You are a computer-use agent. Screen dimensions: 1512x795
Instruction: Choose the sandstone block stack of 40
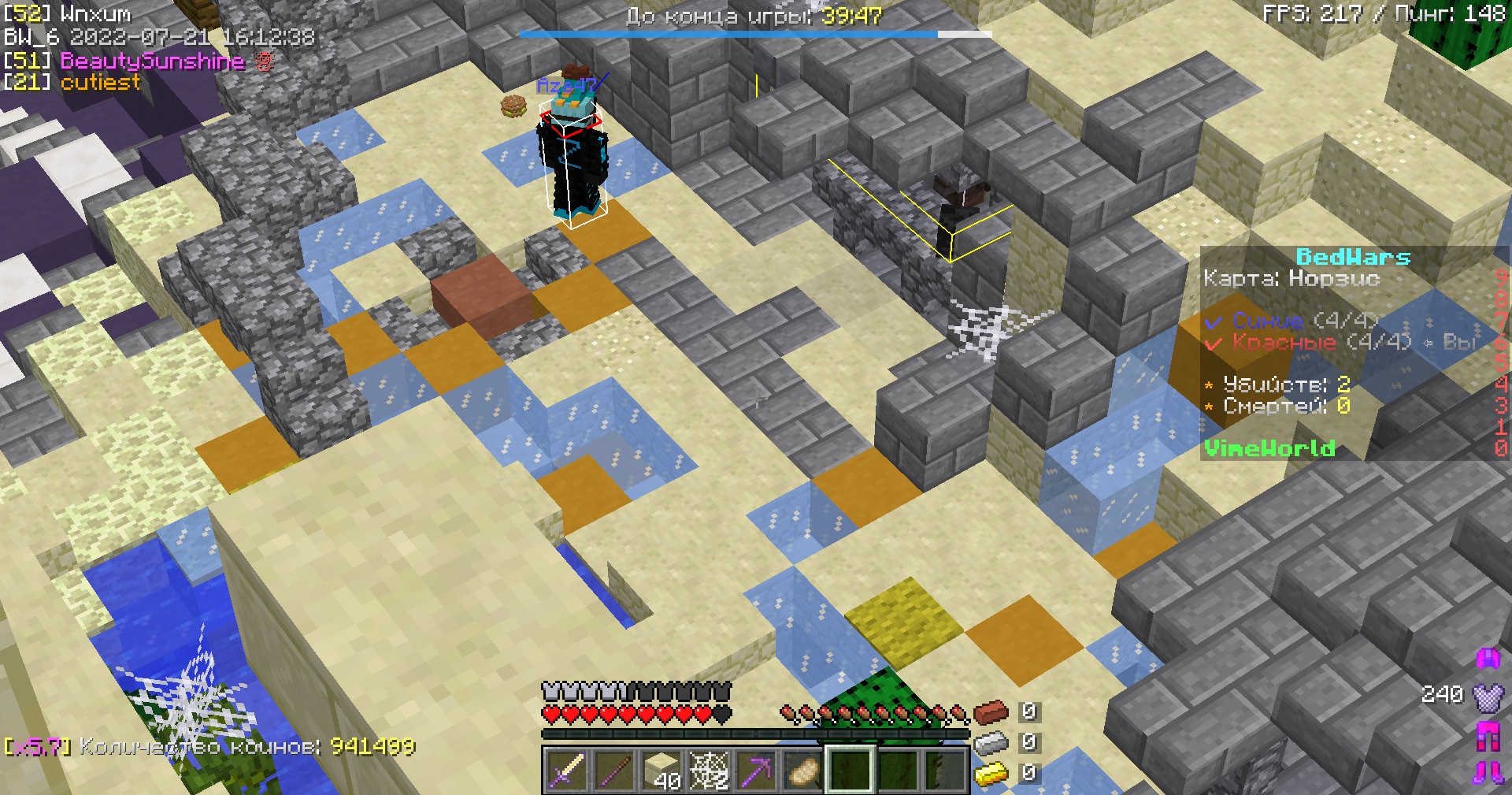[x=661, y=770]
